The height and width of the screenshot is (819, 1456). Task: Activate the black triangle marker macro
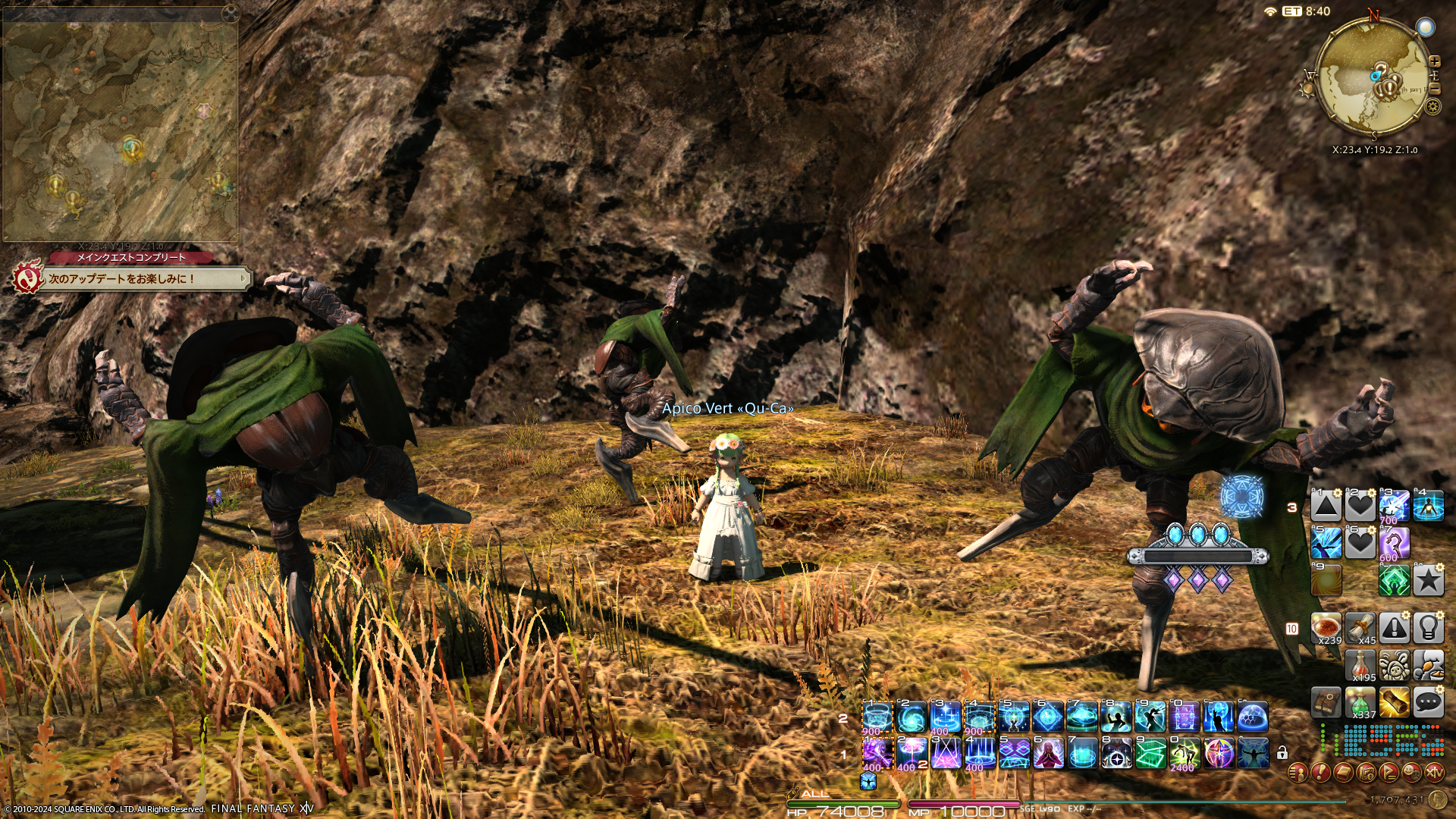pyautogui.click(x=1326, y=506)
